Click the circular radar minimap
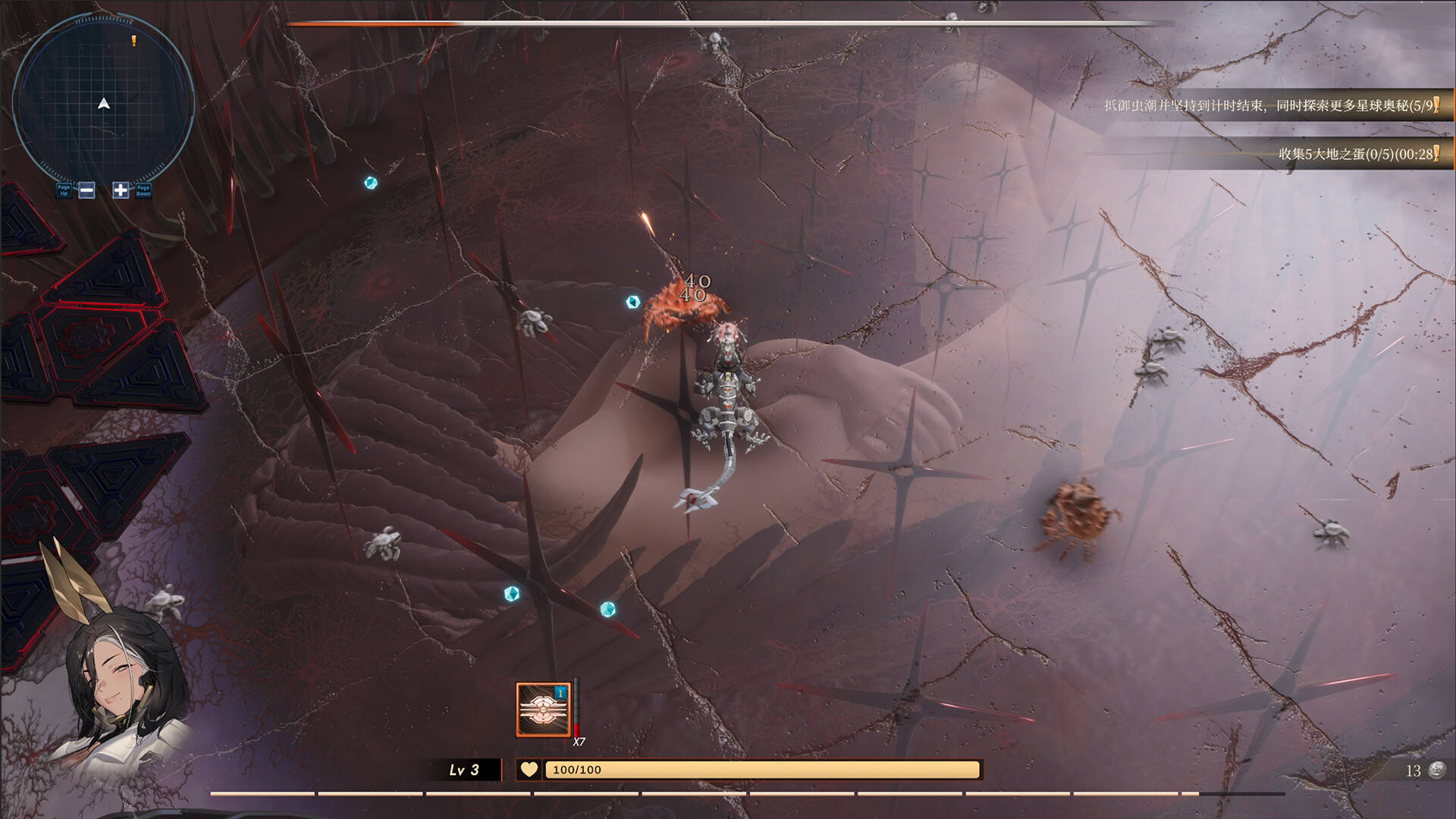The width and height of the screenshot is (1456, 819). pyautogui.click(x=104, y=102)
